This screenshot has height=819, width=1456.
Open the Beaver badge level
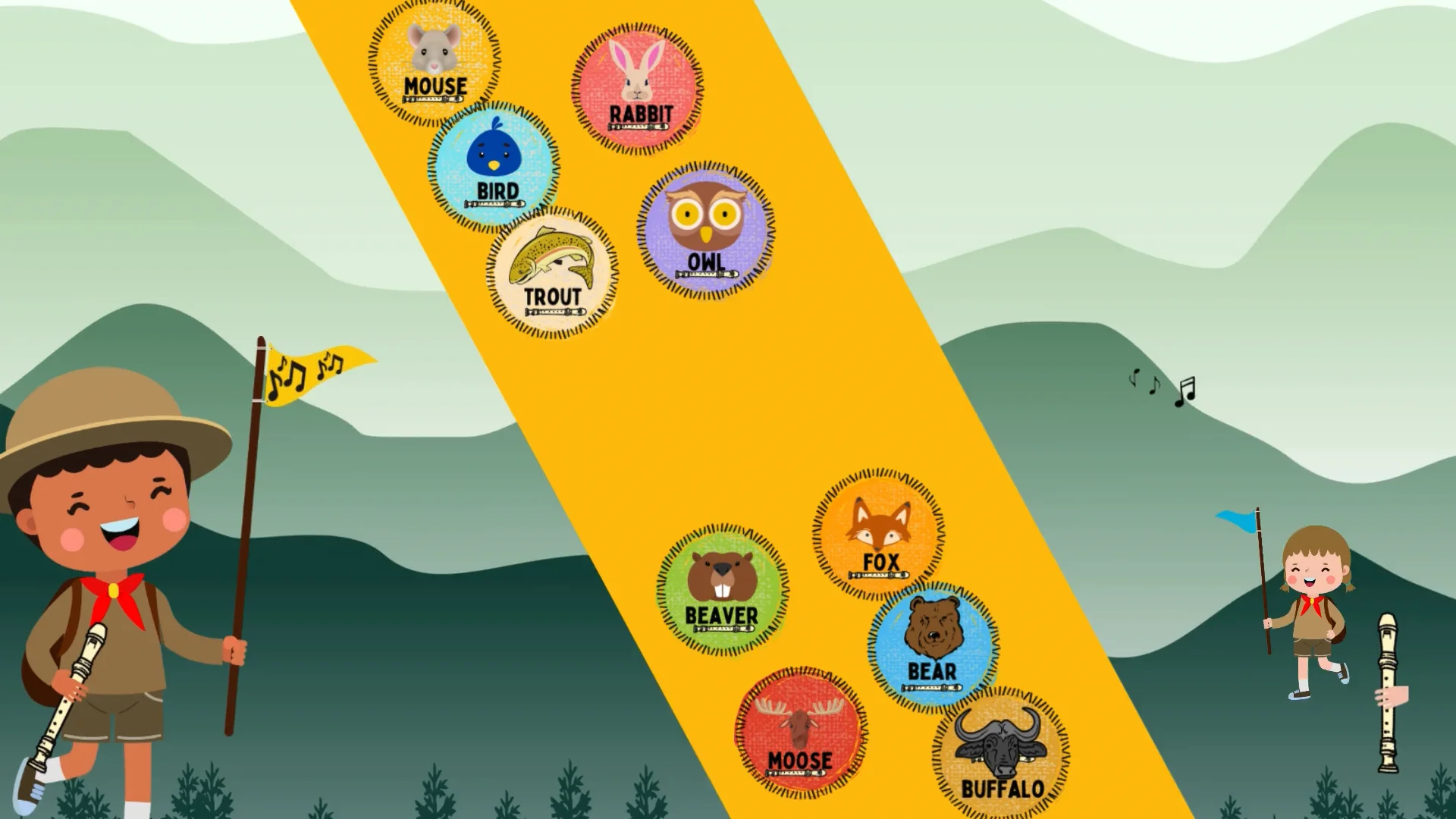pos(722,590)
